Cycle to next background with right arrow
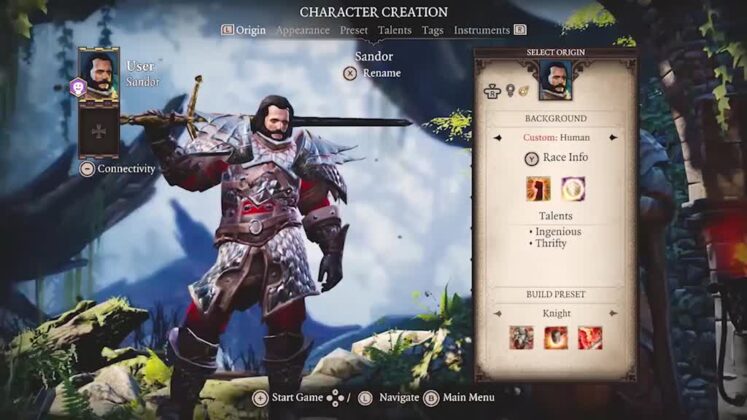Image resolution: width=747 pixels, height=420 pixels. 613,137
